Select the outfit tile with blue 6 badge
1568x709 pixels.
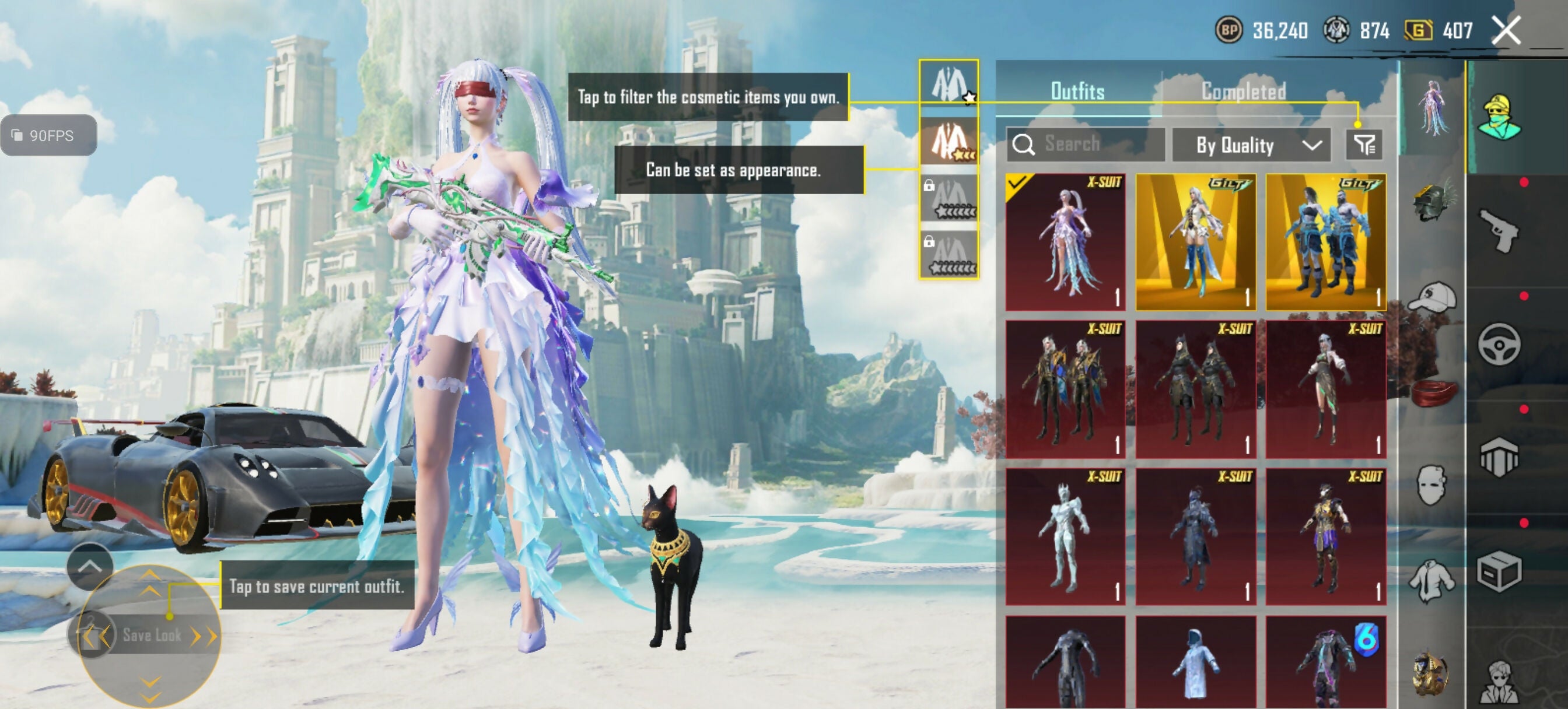(1325, 662)
